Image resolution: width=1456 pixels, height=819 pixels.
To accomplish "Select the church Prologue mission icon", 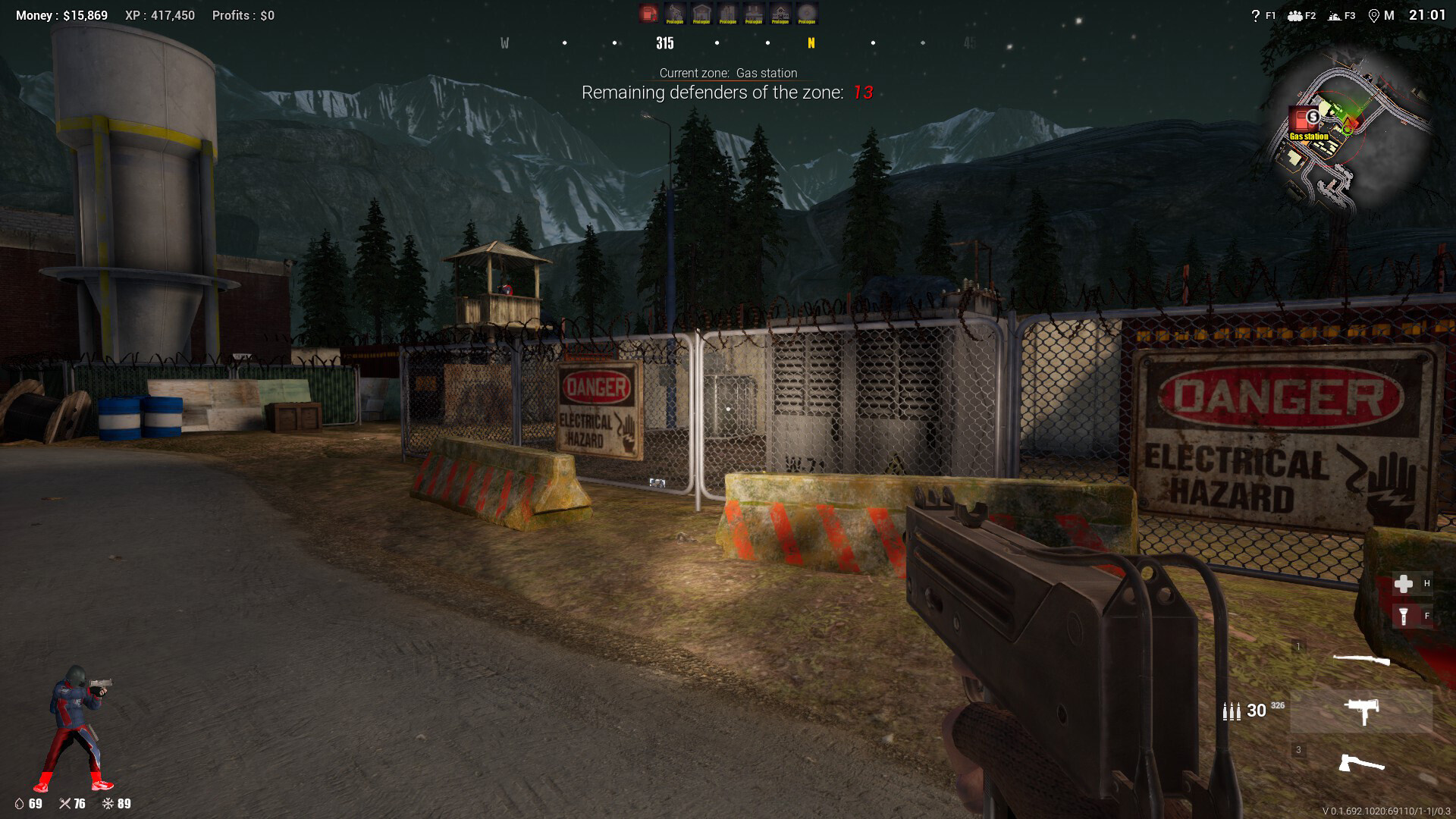I will [x=781, y=13].
